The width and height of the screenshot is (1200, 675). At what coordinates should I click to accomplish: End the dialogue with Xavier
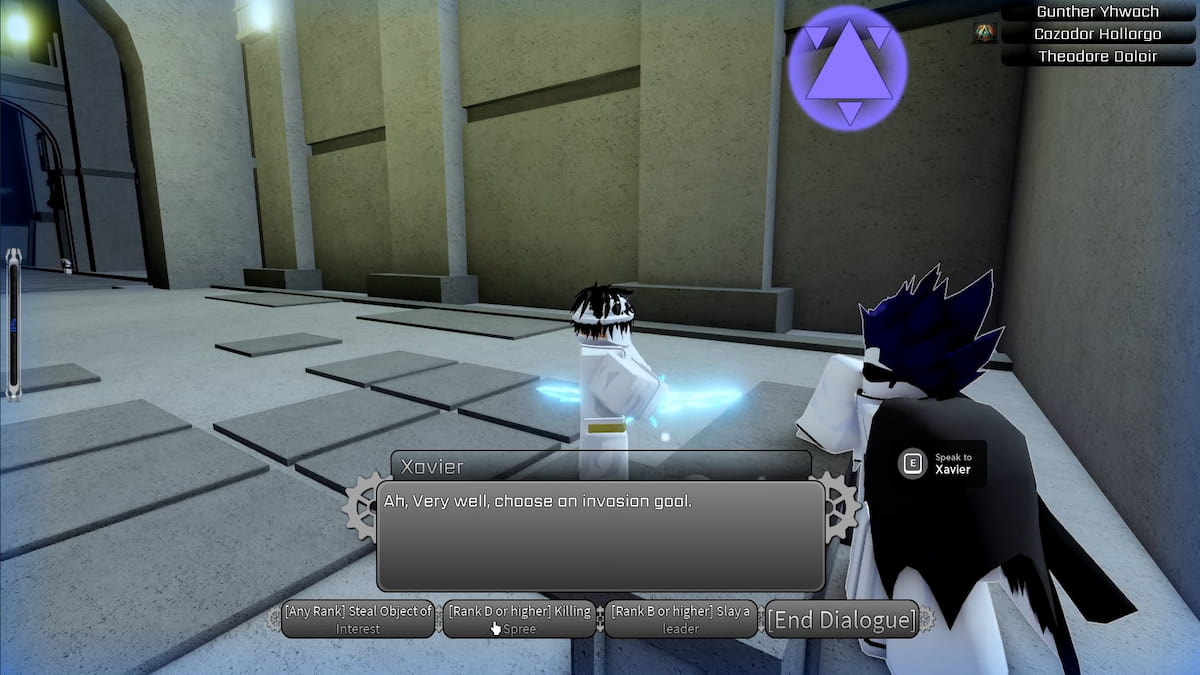pyautogui.click(x=841, y=620)
